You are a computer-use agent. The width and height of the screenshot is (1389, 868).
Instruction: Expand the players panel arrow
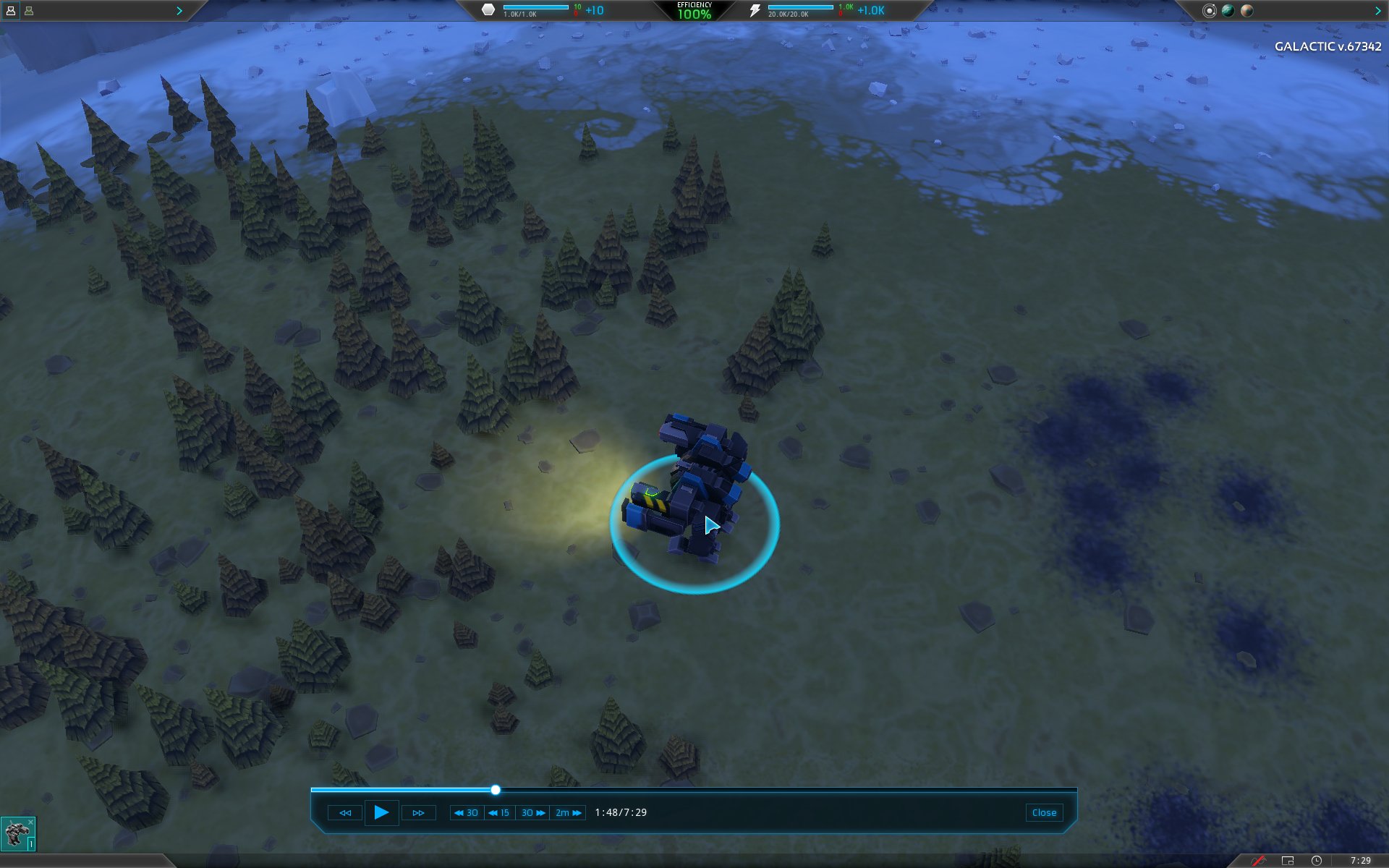point(179,11)
